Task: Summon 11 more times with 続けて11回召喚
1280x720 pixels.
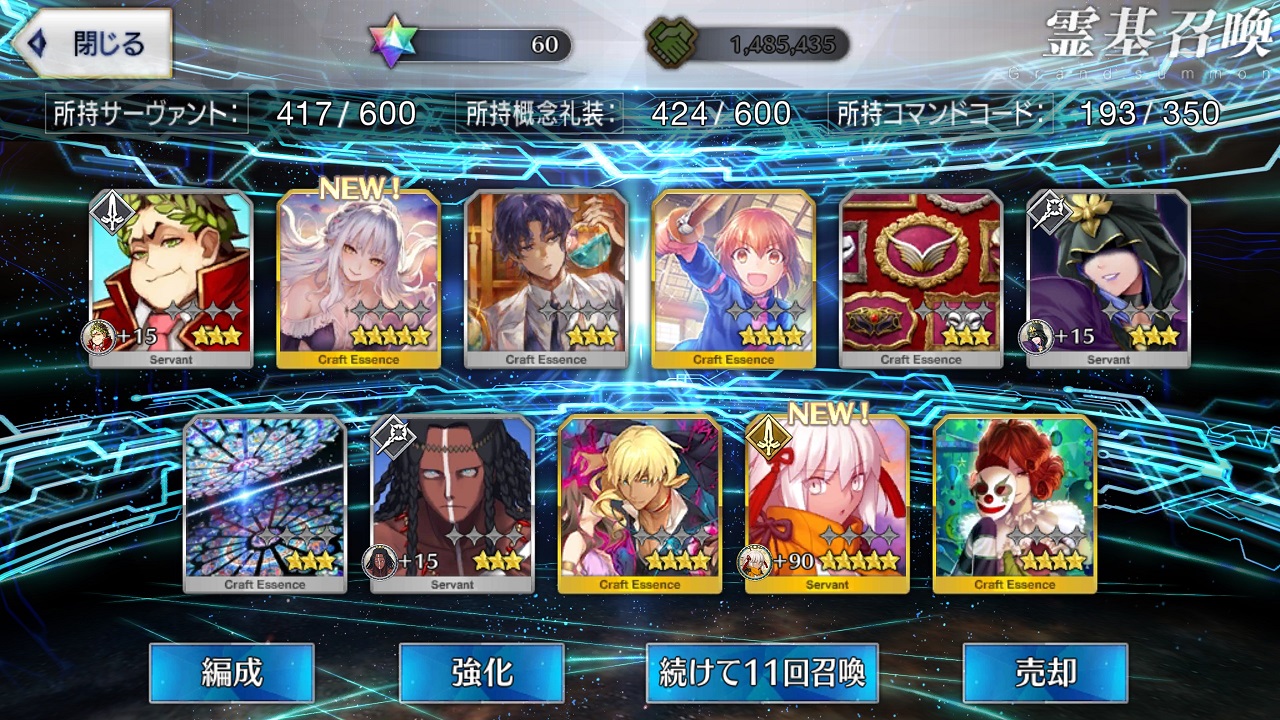Action: tap(762, 672)
